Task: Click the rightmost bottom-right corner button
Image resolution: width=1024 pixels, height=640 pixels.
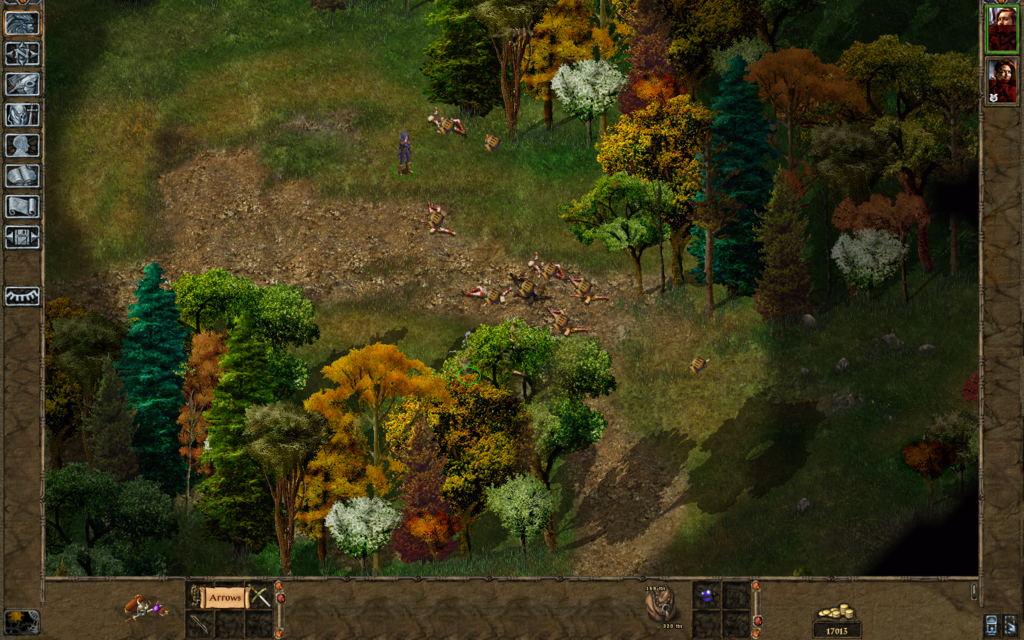Action: pyautogui.click(x=1011, y=624)
